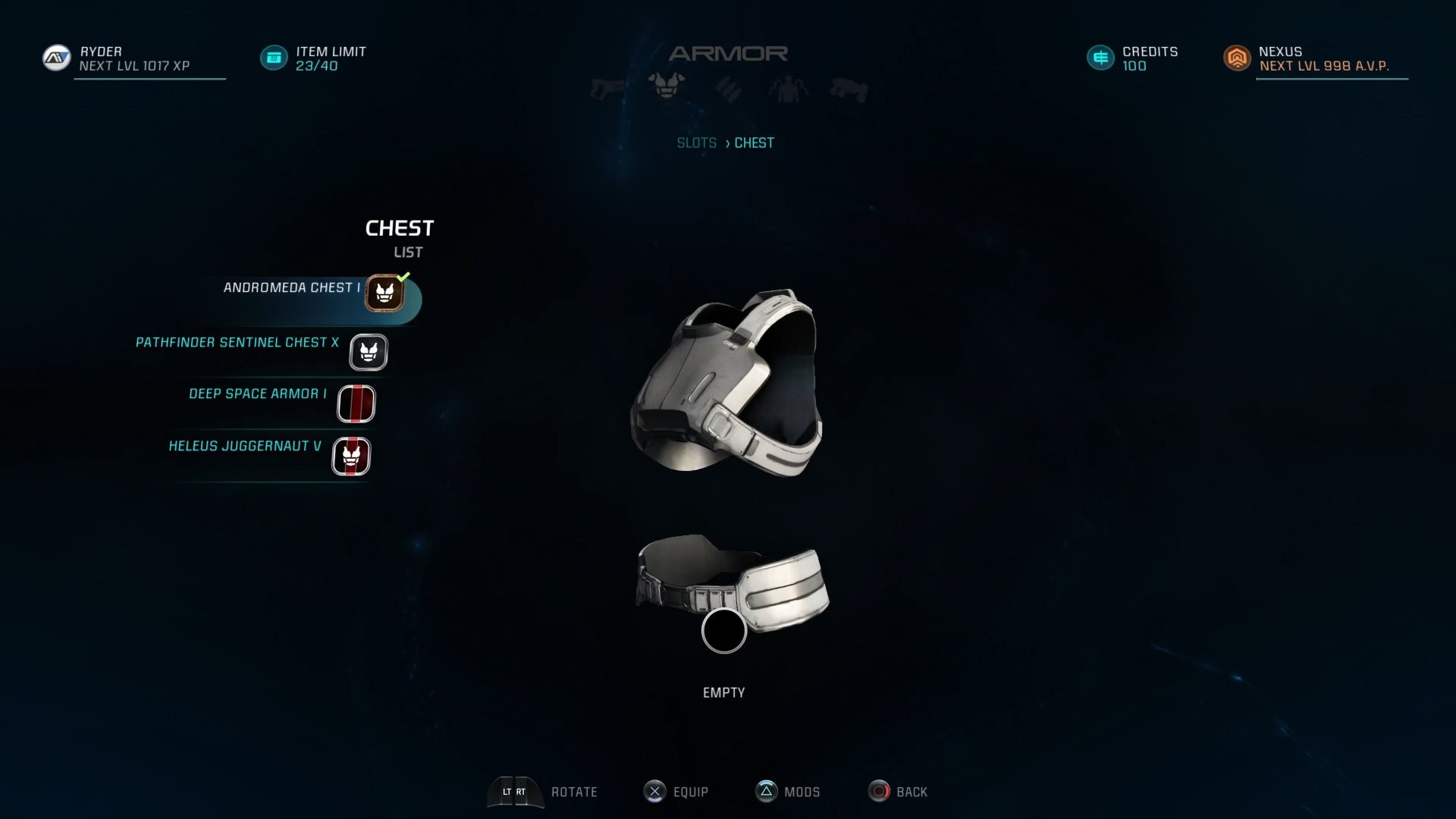Select the Heleus Juggernaut V armor icon
The height and width of the screenshot is (819, 1456).
[351, 456]
